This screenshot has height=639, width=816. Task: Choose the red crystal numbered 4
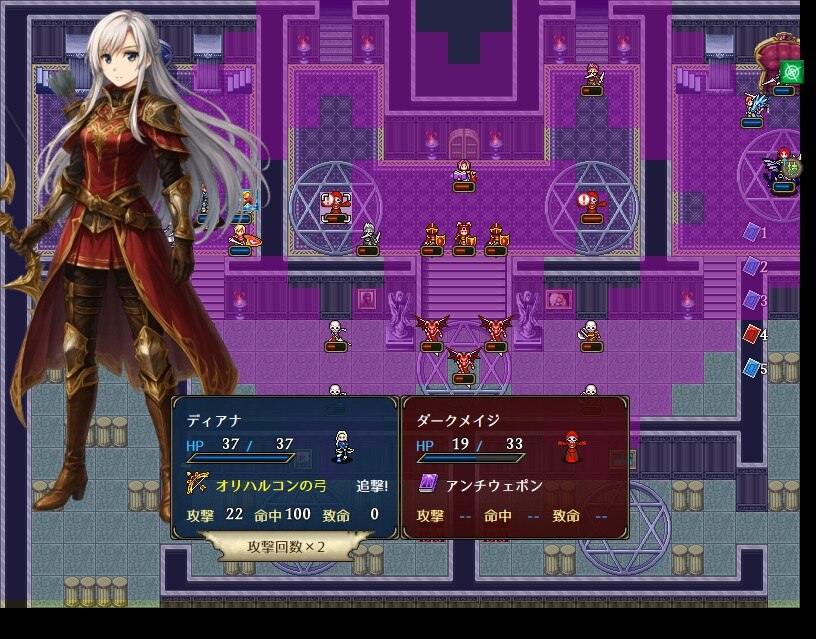click(x=752, y=334)
